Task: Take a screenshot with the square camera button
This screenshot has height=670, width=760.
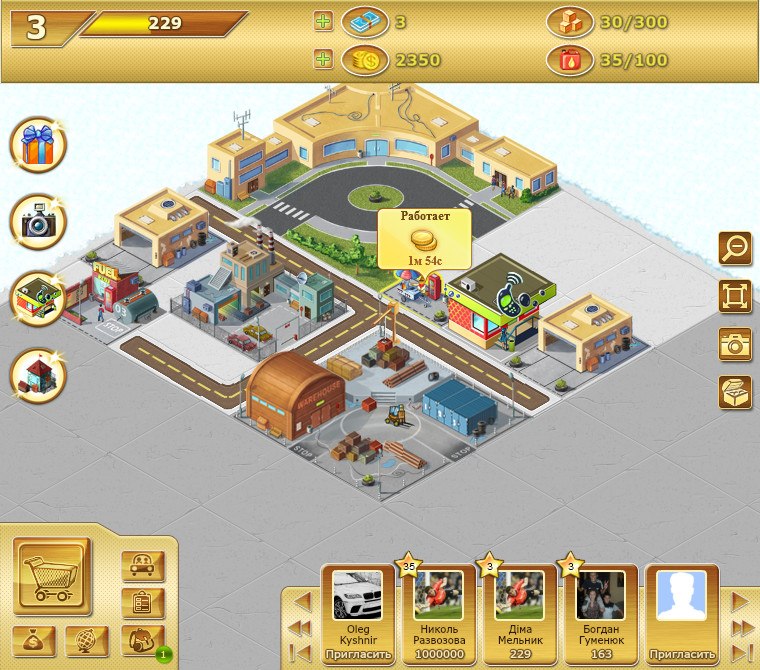Action: (x=735, y=343)
